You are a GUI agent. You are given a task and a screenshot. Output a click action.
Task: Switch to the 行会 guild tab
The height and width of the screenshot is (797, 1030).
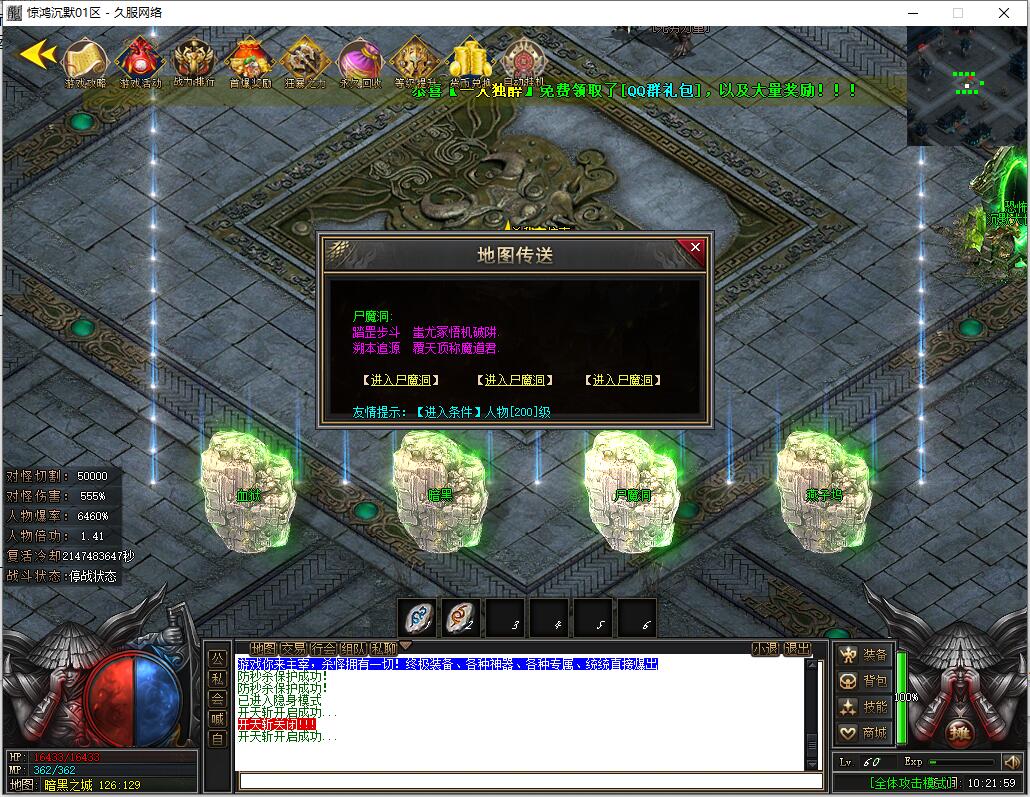[x=323, y=648]
